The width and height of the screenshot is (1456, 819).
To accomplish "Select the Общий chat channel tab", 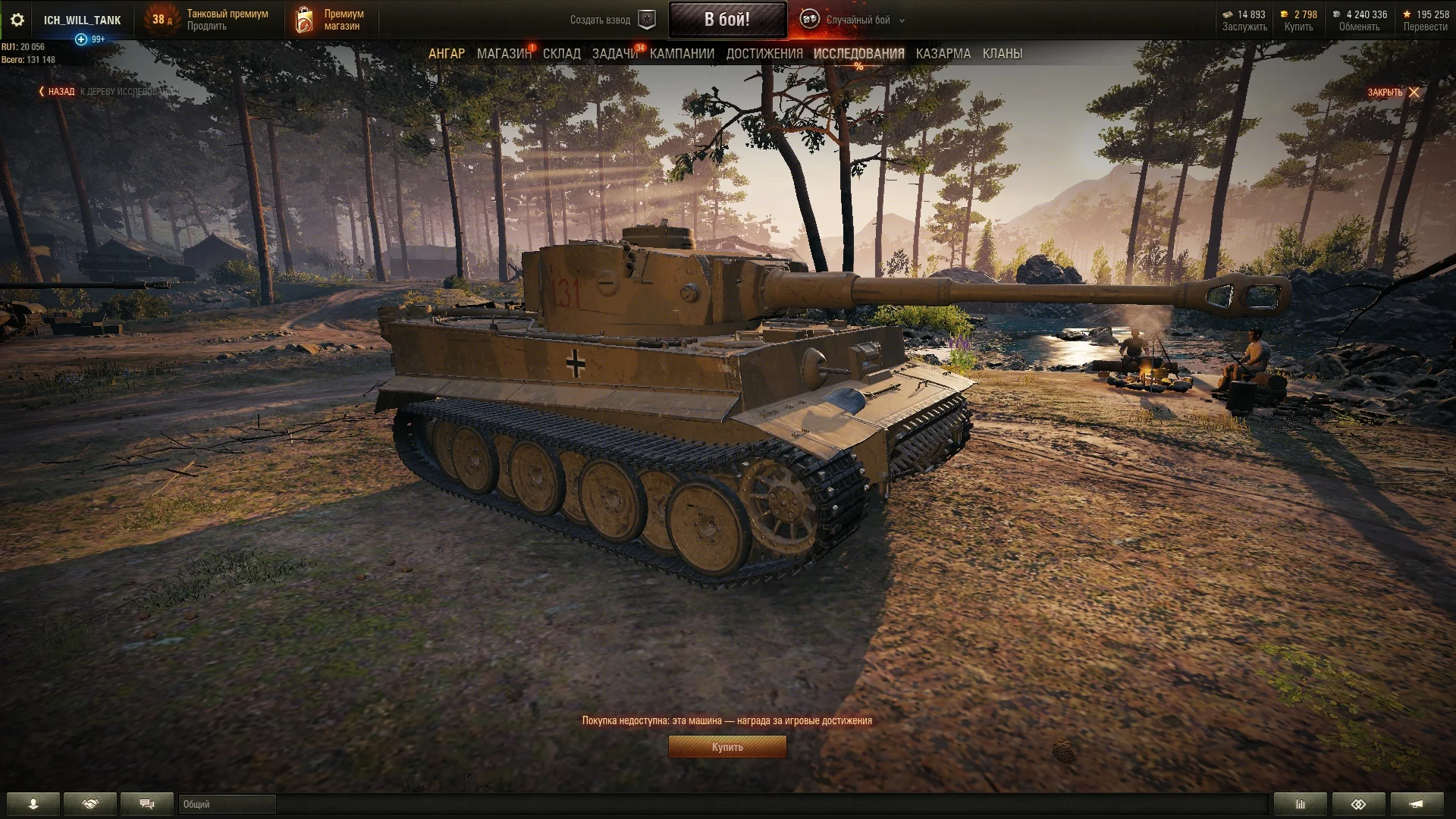I will [227, 804].
